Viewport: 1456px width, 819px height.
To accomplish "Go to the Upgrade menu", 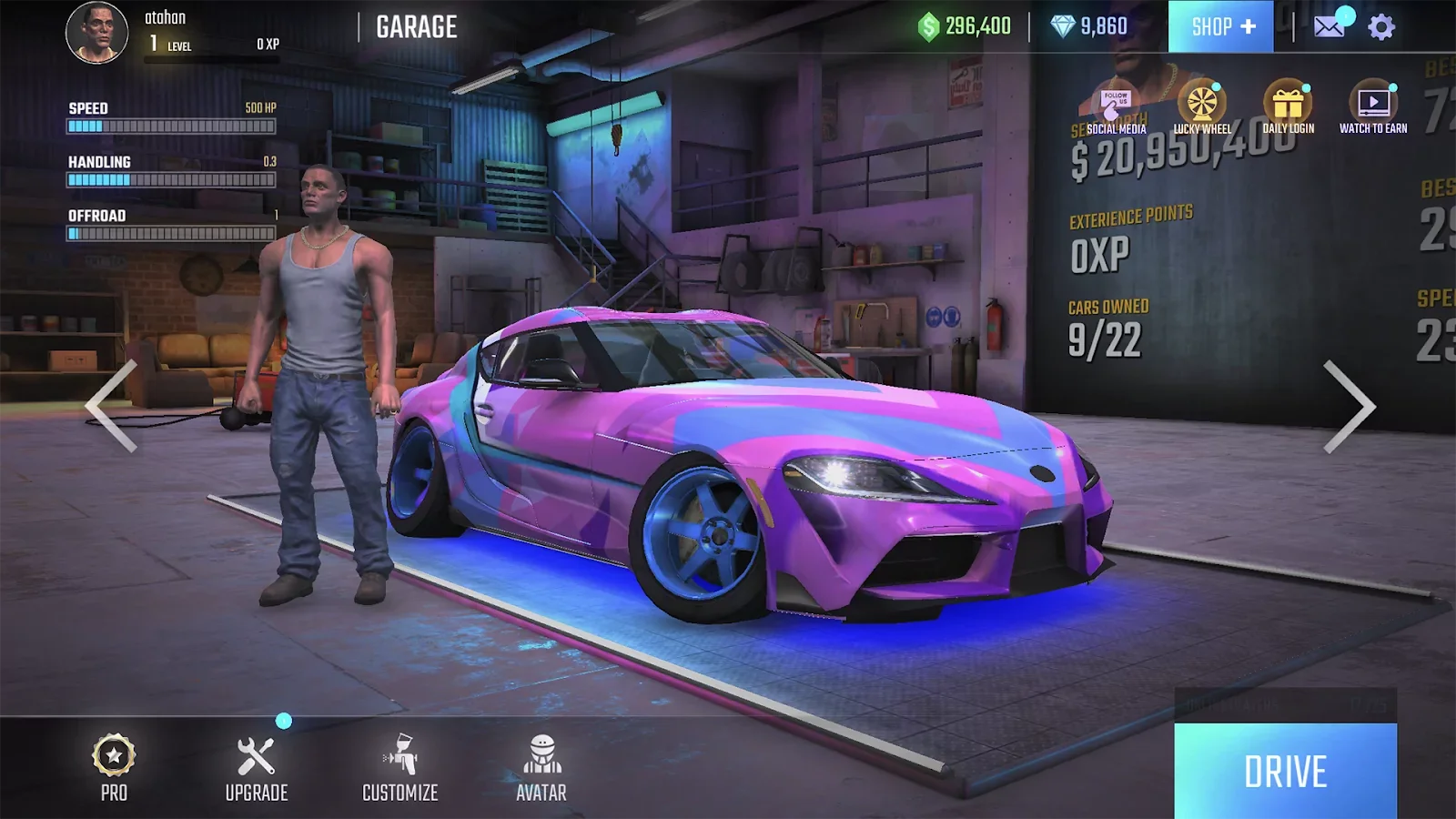I will pyautogui.click(x=257, y=768).
